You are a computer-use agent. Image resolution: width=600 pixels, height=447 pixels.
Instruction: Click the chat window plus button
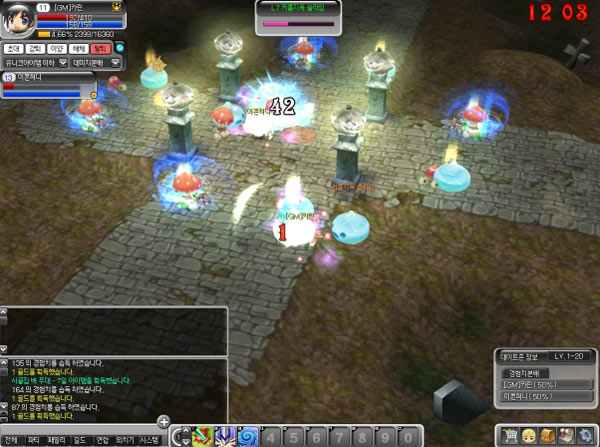click(163, 421)
